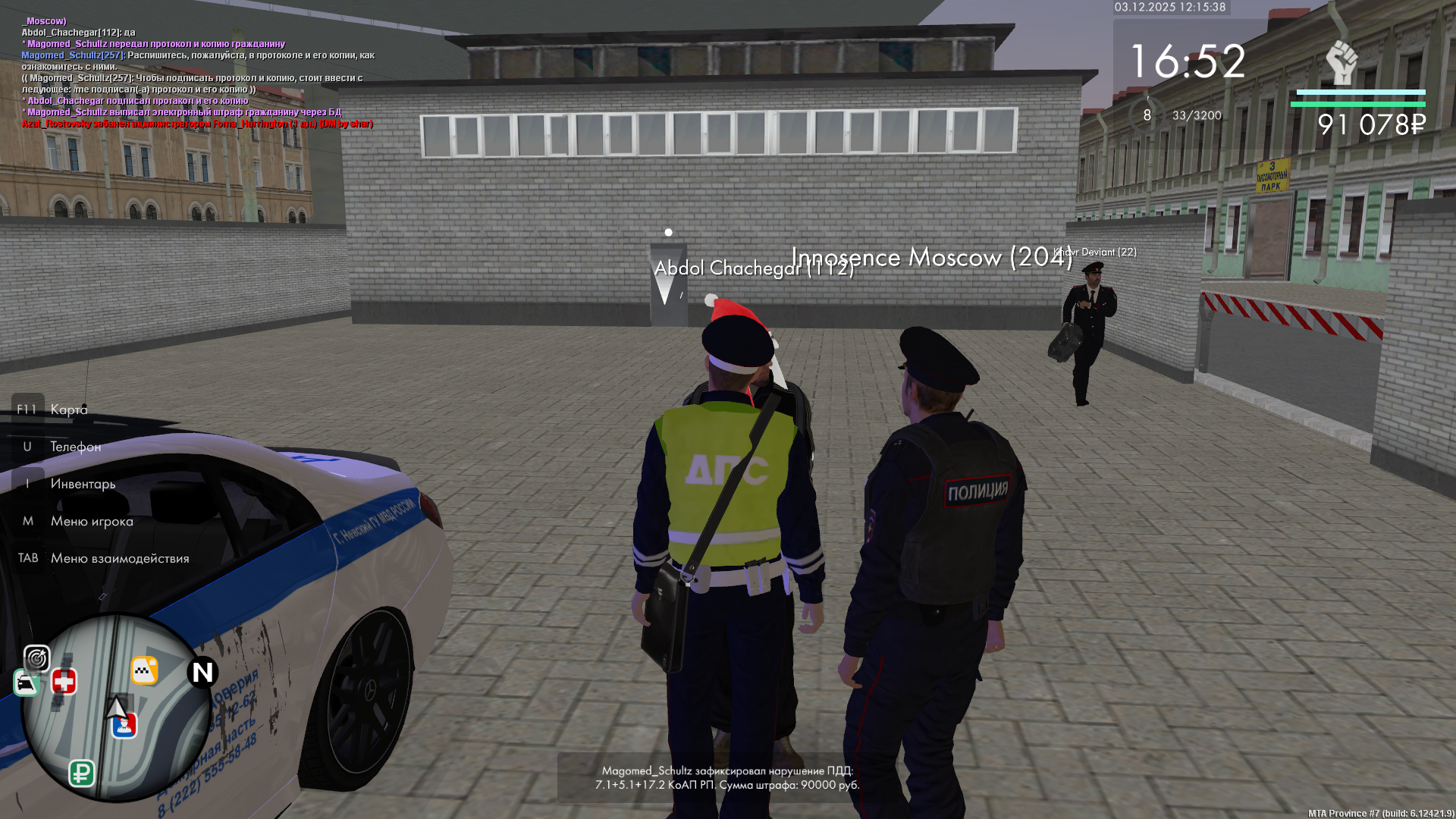The image size is (1456, 819).
Task: Click the fist weapon icon
Action: point(1341,62)
